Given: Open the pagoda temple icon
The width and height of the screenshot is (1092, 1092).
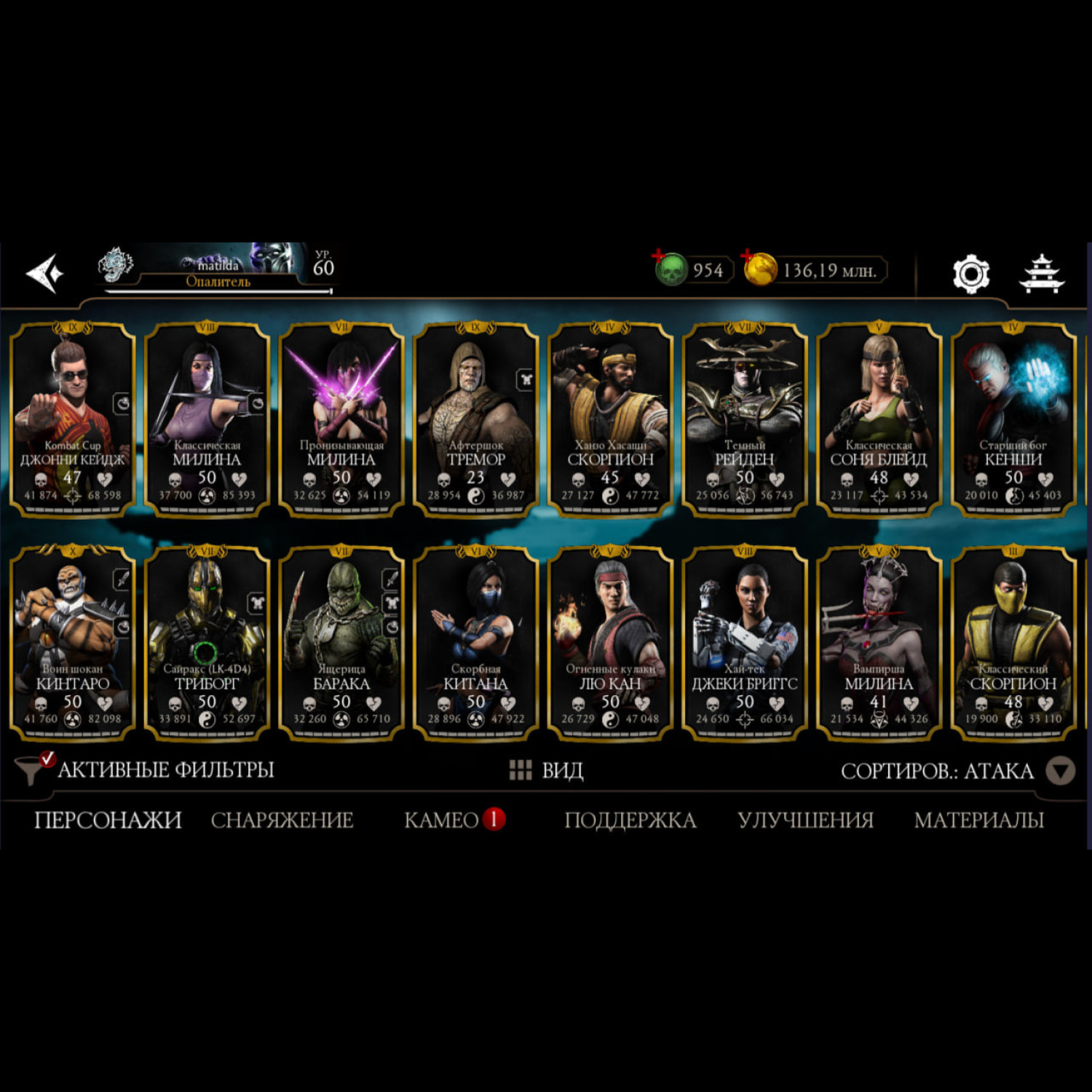Looking at the screenshot, I should click(x=1041, y=274).
